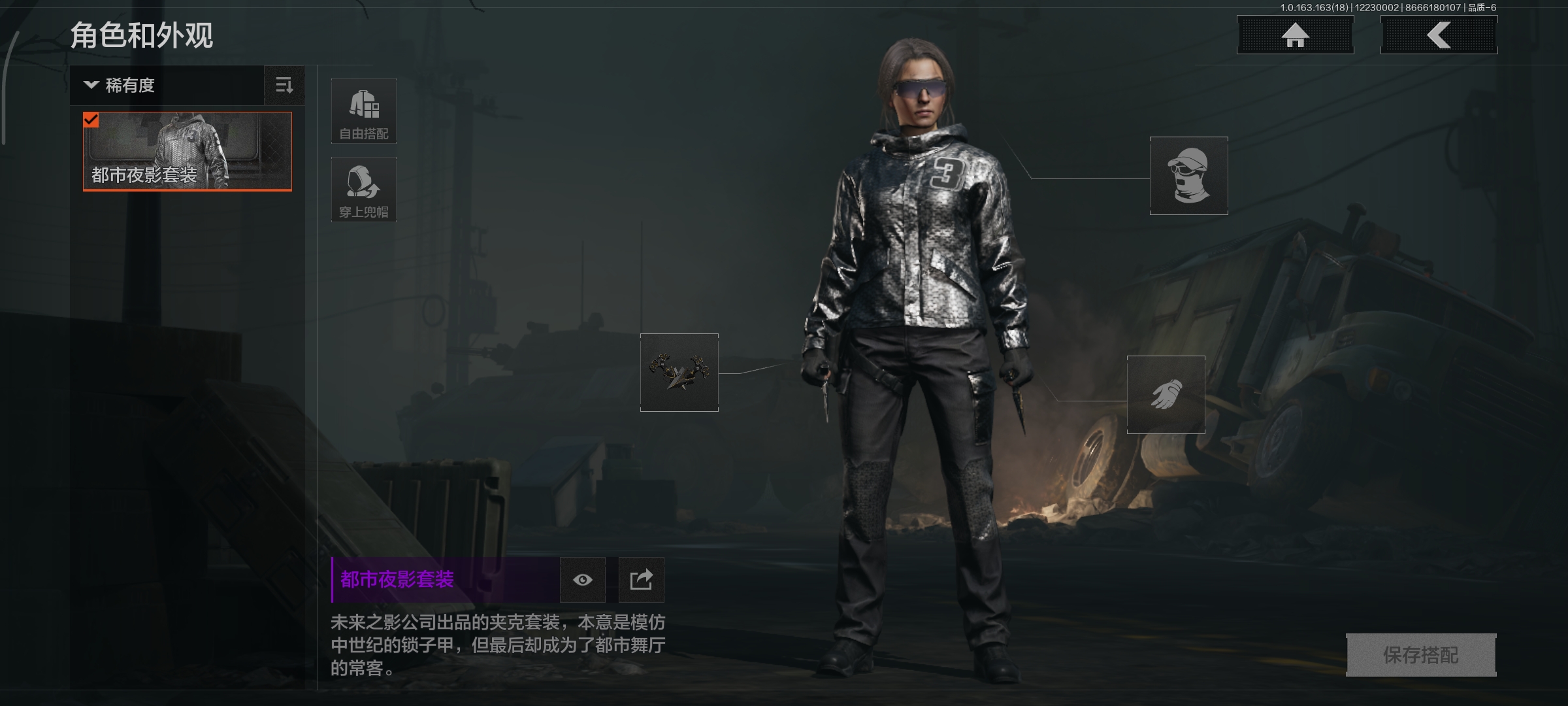Open the dagger weapon slot
Image resolution: width=1568 pixels, height=706 pixels.
(x=679, y=373)
